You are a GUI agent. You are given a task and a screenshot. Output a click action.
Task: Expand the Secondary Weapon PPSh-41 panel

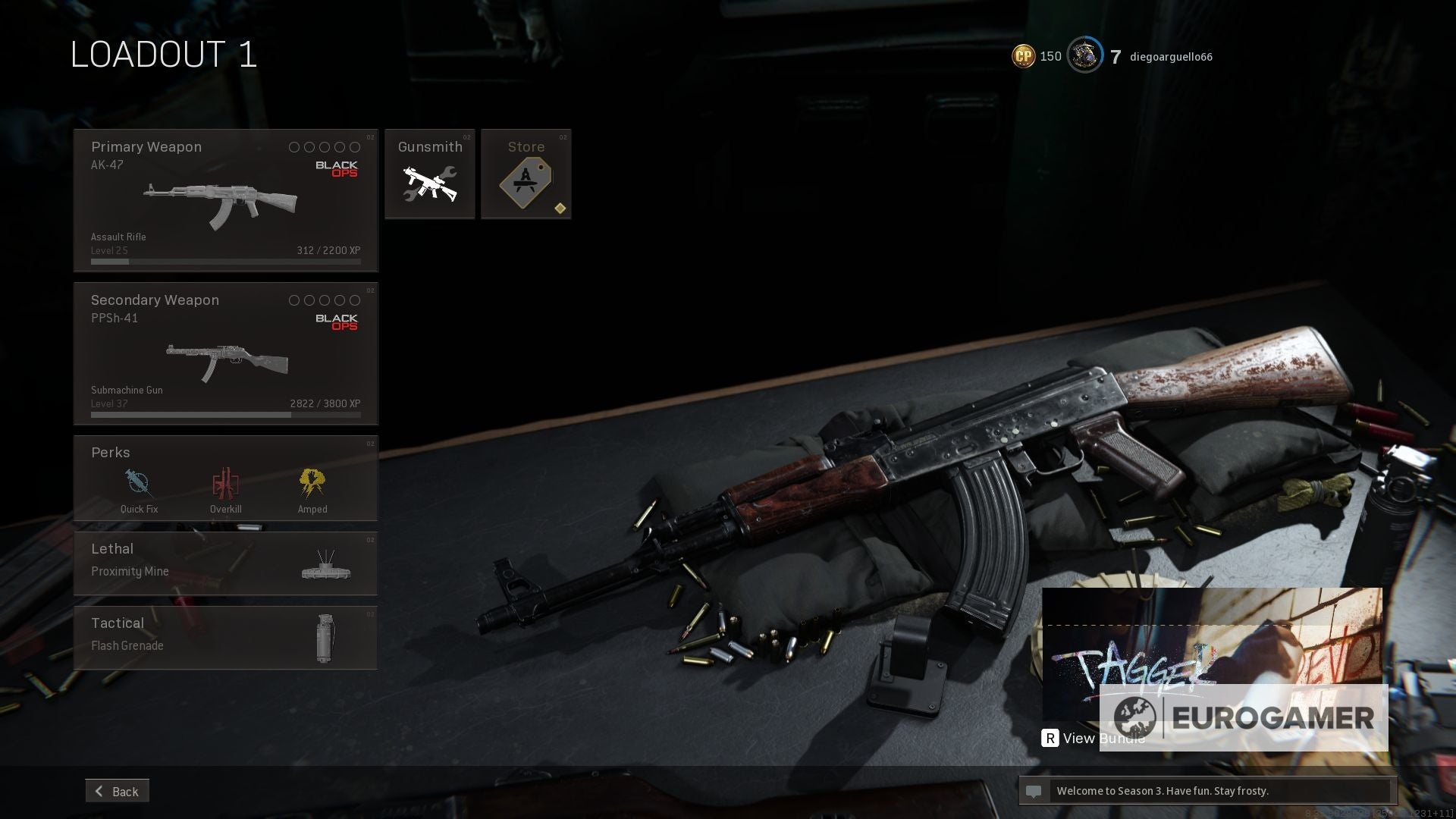pos(225,353)
